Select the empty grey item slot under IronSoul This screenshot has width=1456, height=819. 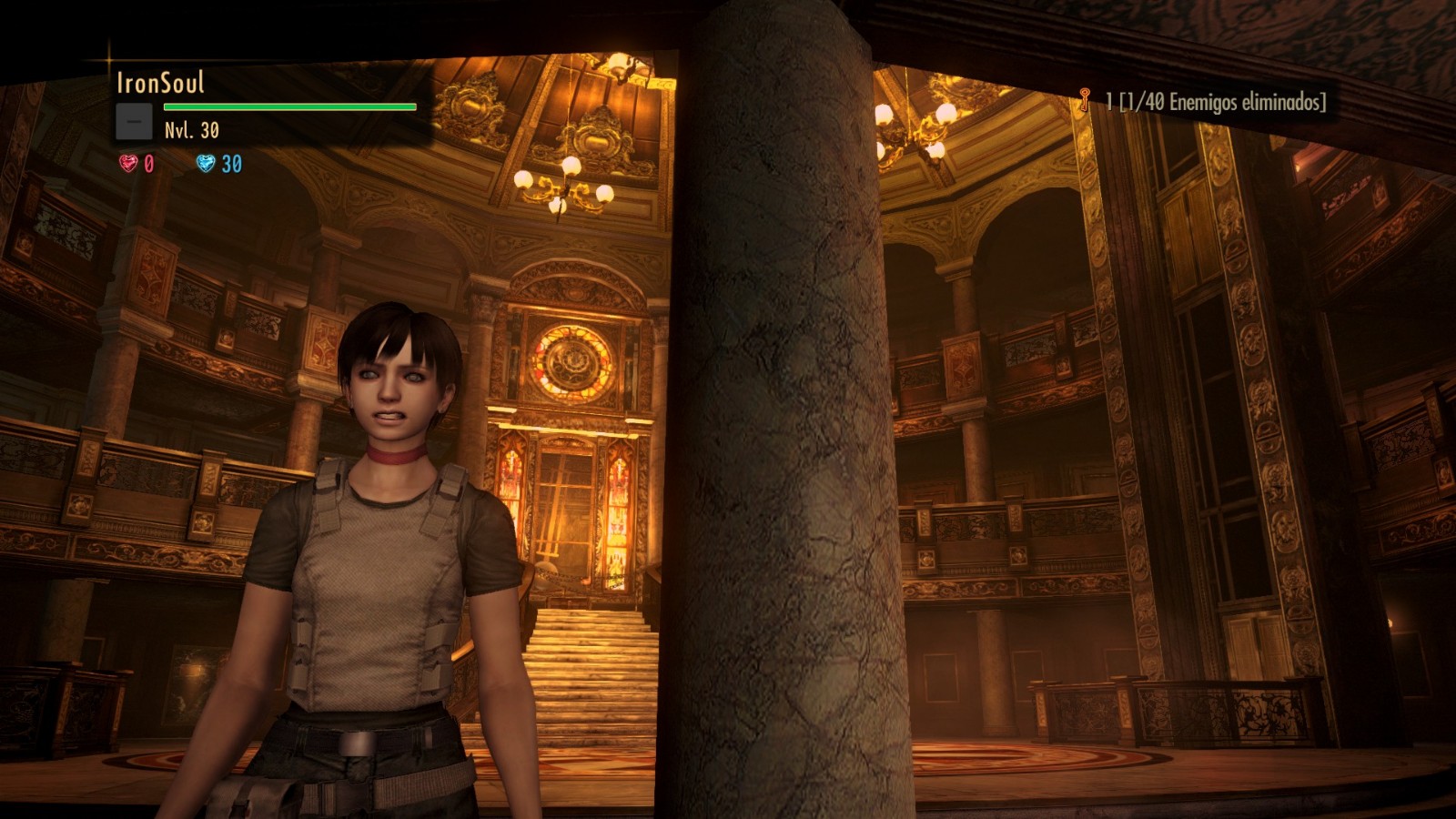[x=134, y=122]
